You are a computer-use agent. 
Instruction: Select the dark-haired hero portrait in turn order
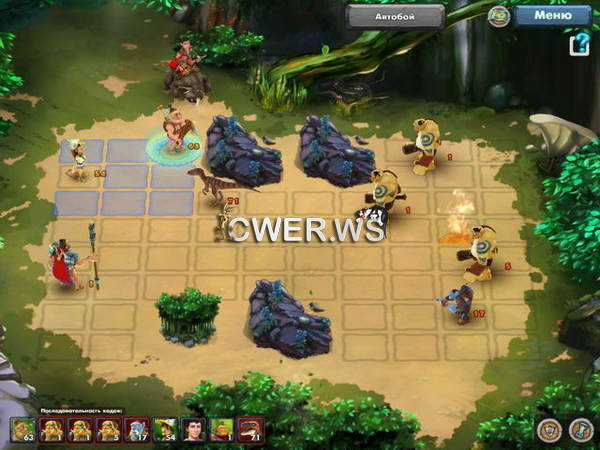click(194, 430)
